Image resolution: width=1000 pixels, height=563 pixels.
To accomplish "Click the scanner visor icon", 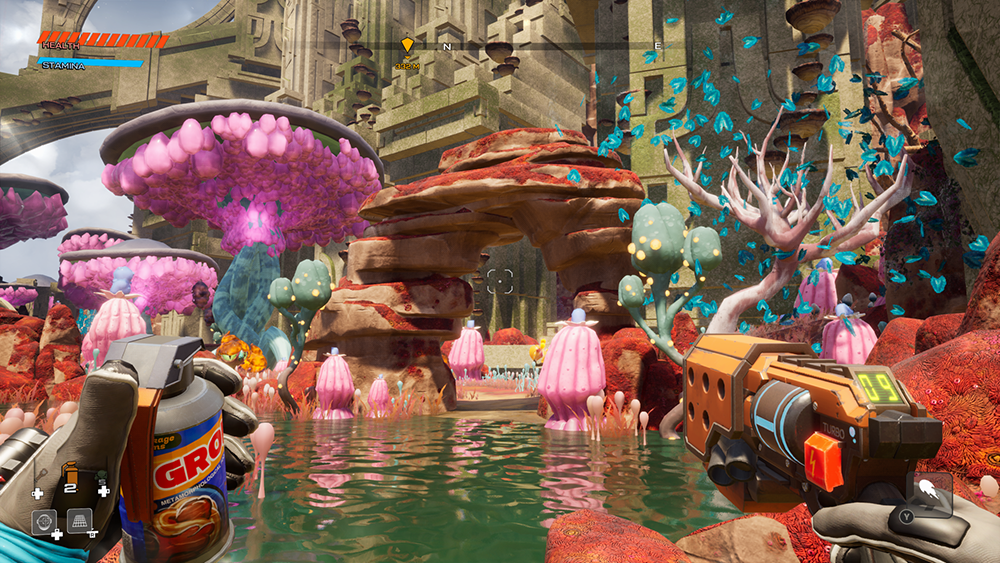I will click(x=44, y=521).
